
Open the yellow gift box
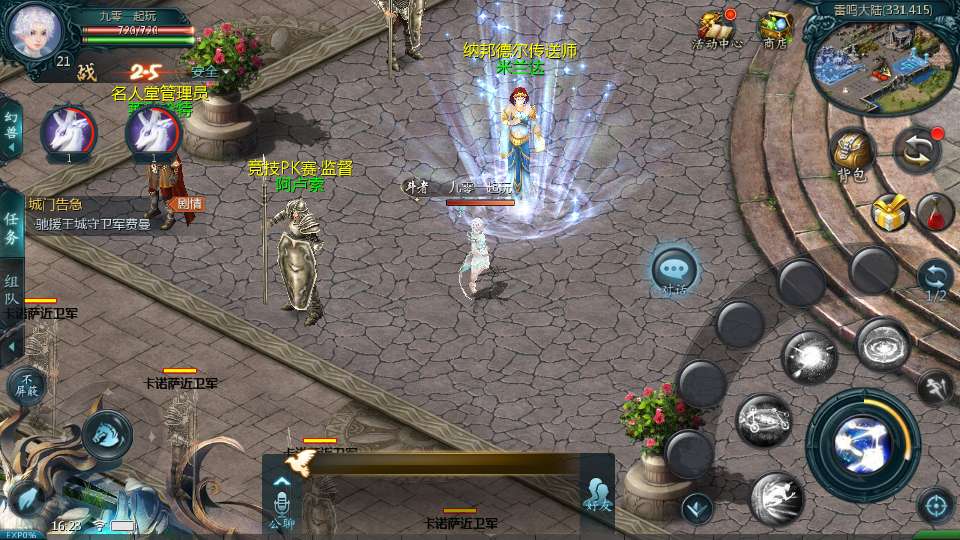[889, 211]
